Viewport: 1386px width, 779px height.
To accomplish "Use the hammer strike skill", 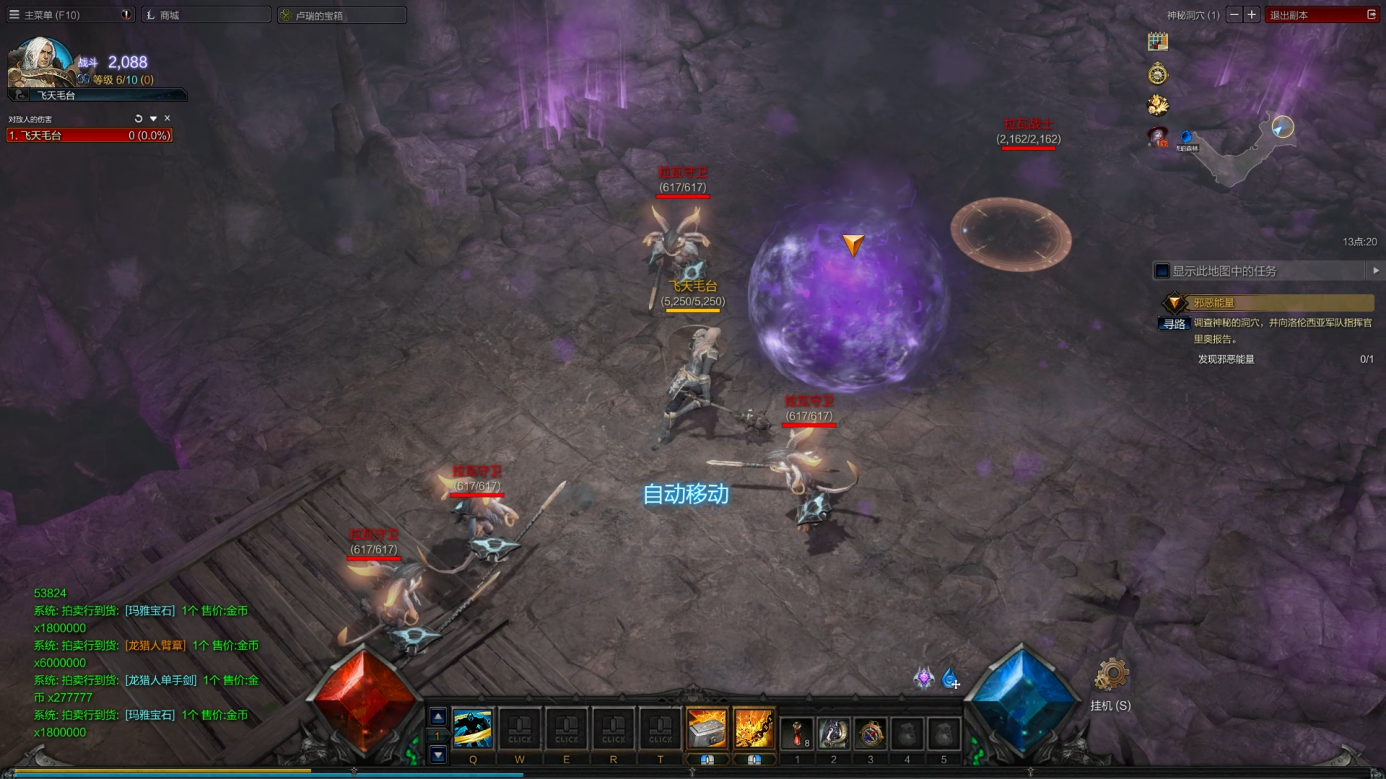I will [706, 729].
